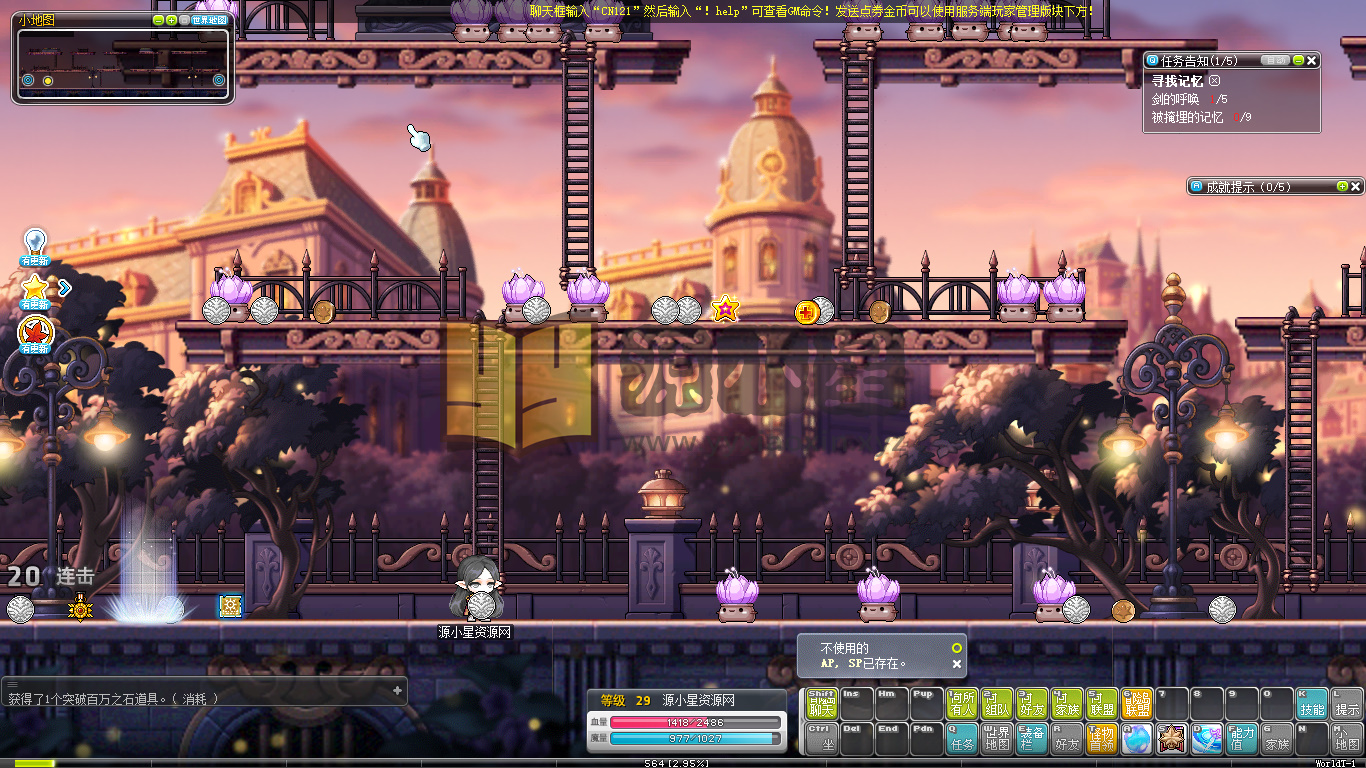Viewport: 1366px width, 768px height.
Task: Close the 任务告知 quest tracker panel
Action: tap(1312, 61)
